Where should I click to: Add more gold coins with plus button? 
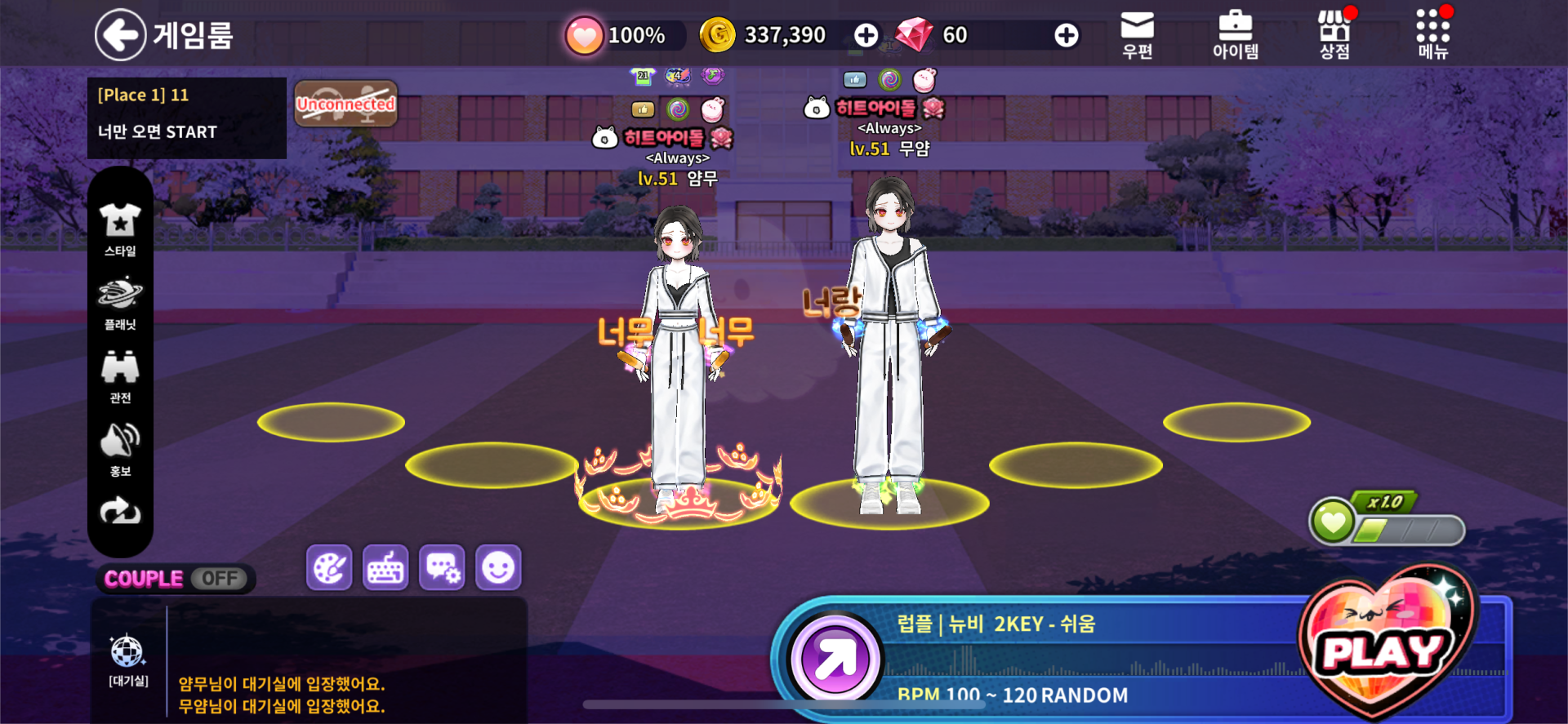866,35
